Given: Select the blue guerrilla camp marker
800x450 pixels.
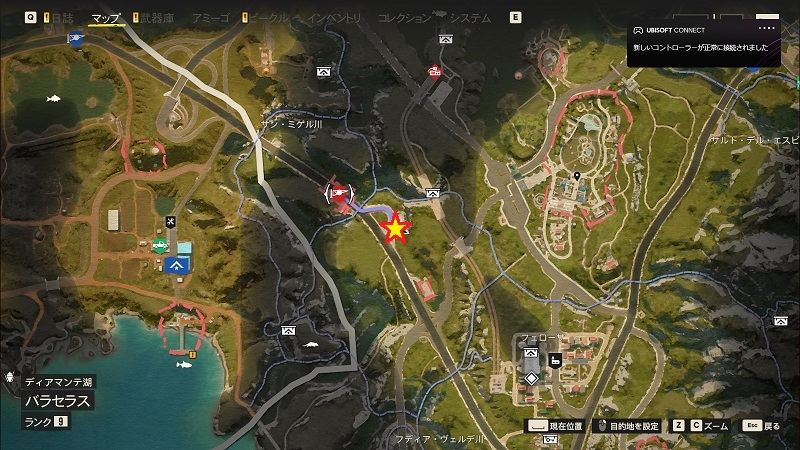Looking at the screenshot, I should pyautogui.click(x=179, y=265).
